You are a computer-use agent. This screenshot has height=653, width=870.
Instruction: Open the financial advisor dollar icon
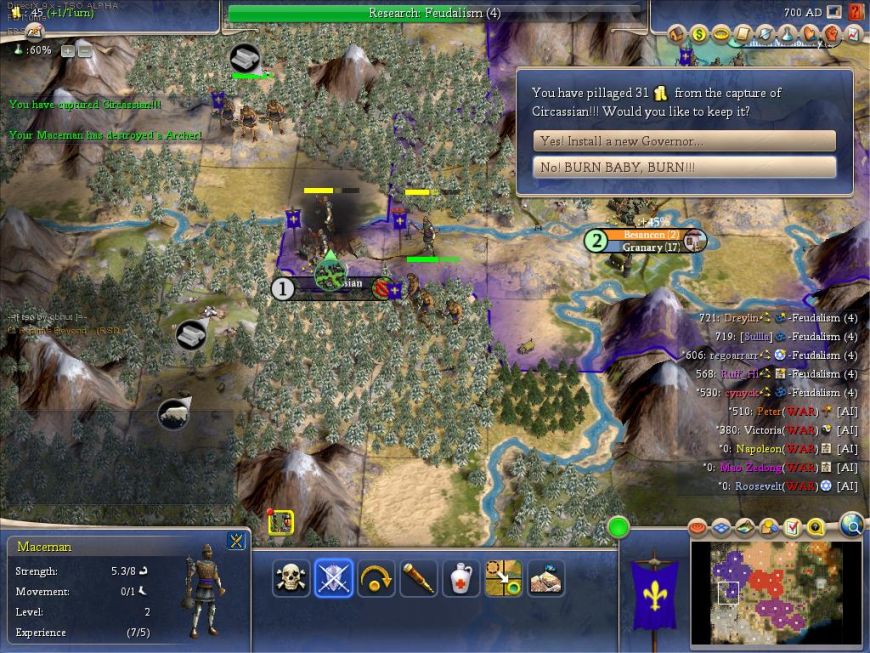click(x=700, y=34)
